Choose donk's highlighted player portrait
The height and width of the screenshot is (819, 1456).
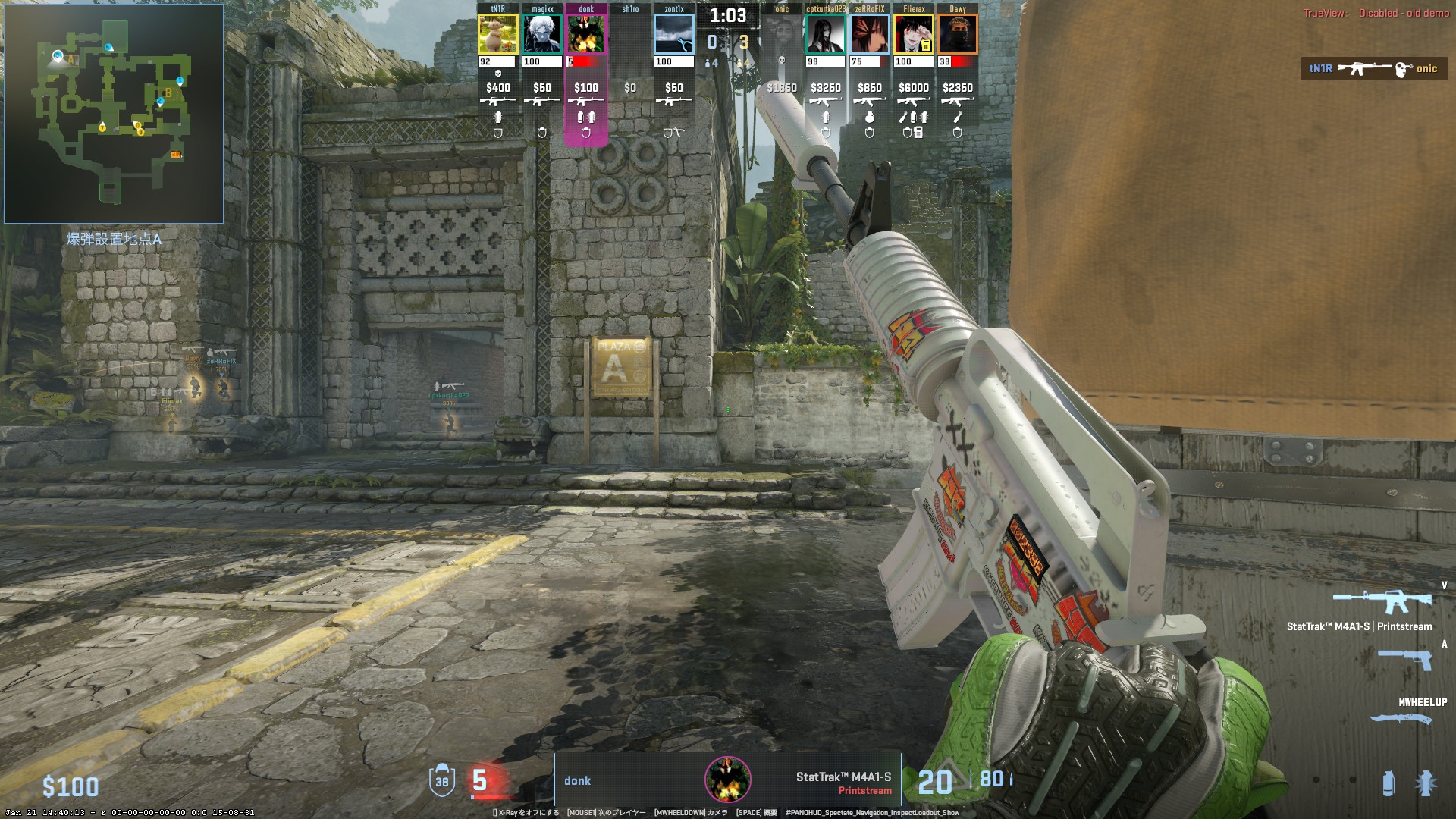coord(586,34)
